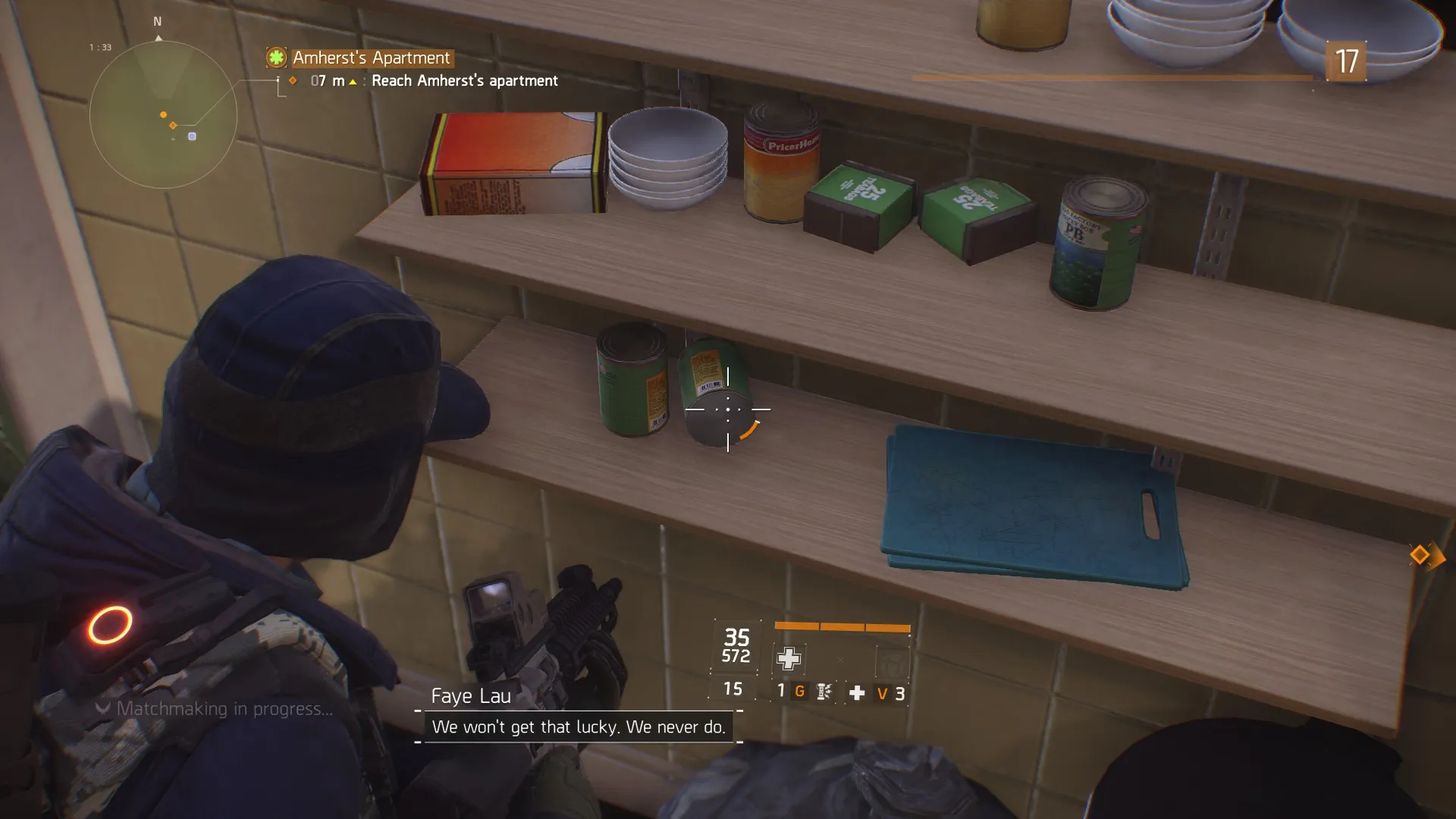This screenshot has height=819, width=1456.
Task: Activate the First Aid cross skill slot
Action: click(x=789, y=658)
